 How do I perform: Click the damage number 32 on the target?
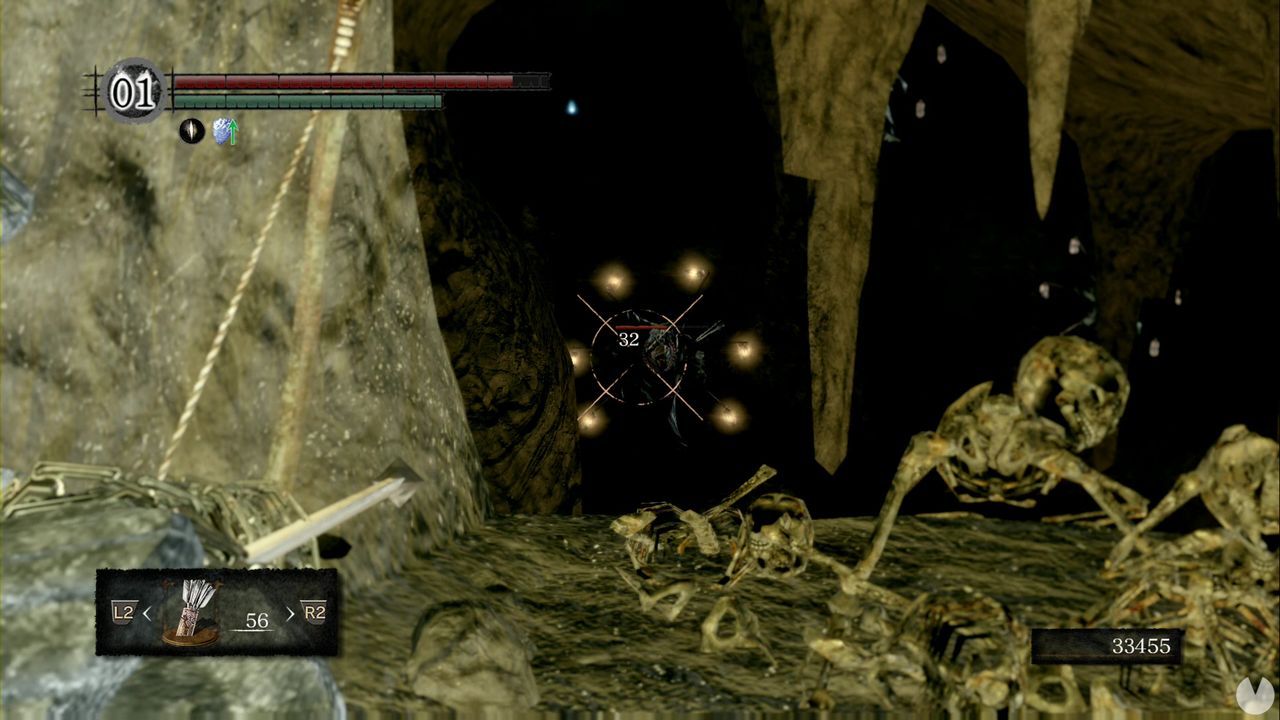pos(629,340)
